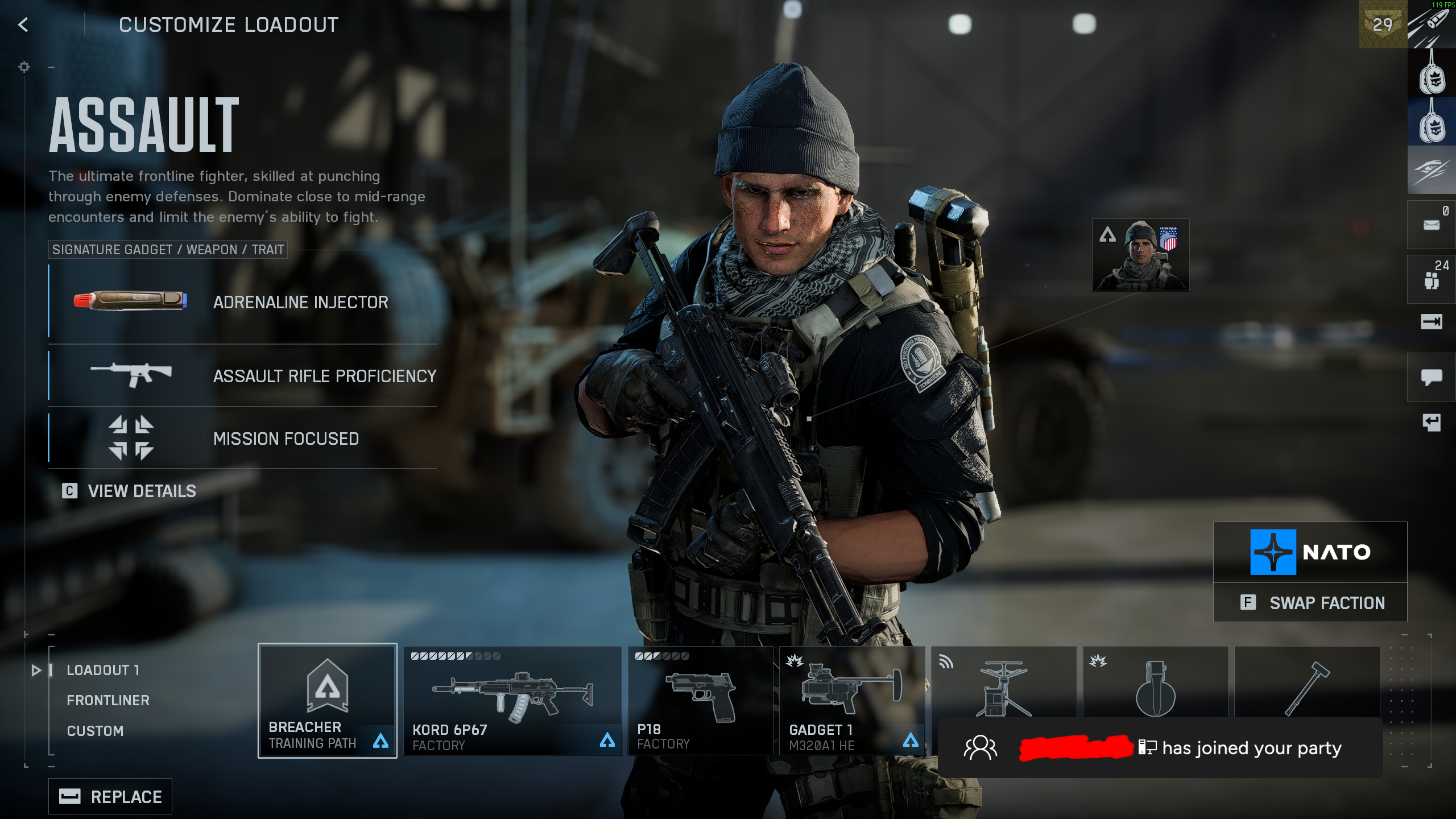This screenshot has width=1456, height=819.
Task: Switch to the Frontliner loadout
Action: coord(108,700)
